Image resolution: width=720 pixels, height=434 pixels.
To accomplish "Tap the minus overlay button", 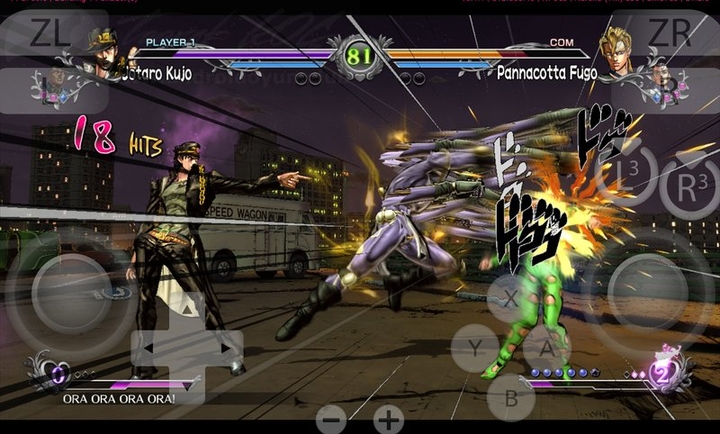I will [x=333, y=419].
